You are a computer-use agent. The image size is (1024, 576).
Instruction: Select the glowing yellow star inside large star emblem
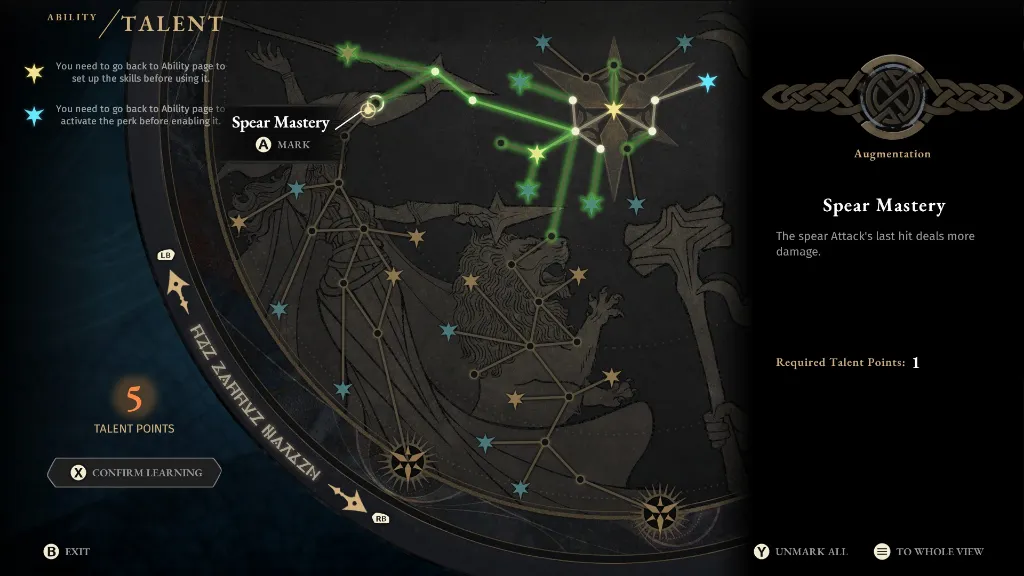point(613,109)
